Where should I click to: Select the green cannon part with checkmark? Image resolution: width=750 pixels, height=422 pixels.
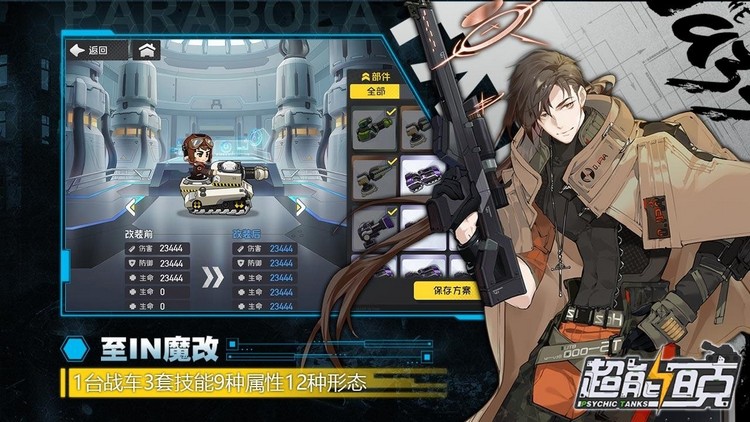[x=372, y=127]
